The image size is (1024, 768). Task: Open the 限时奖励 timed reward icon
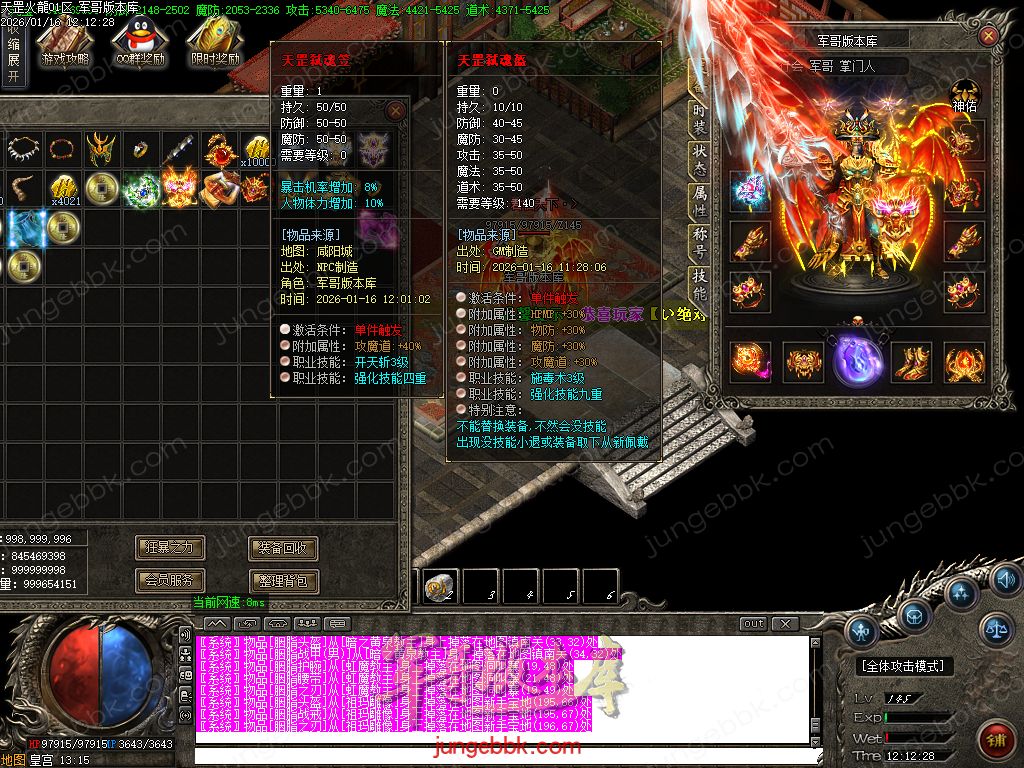point(216,42)
